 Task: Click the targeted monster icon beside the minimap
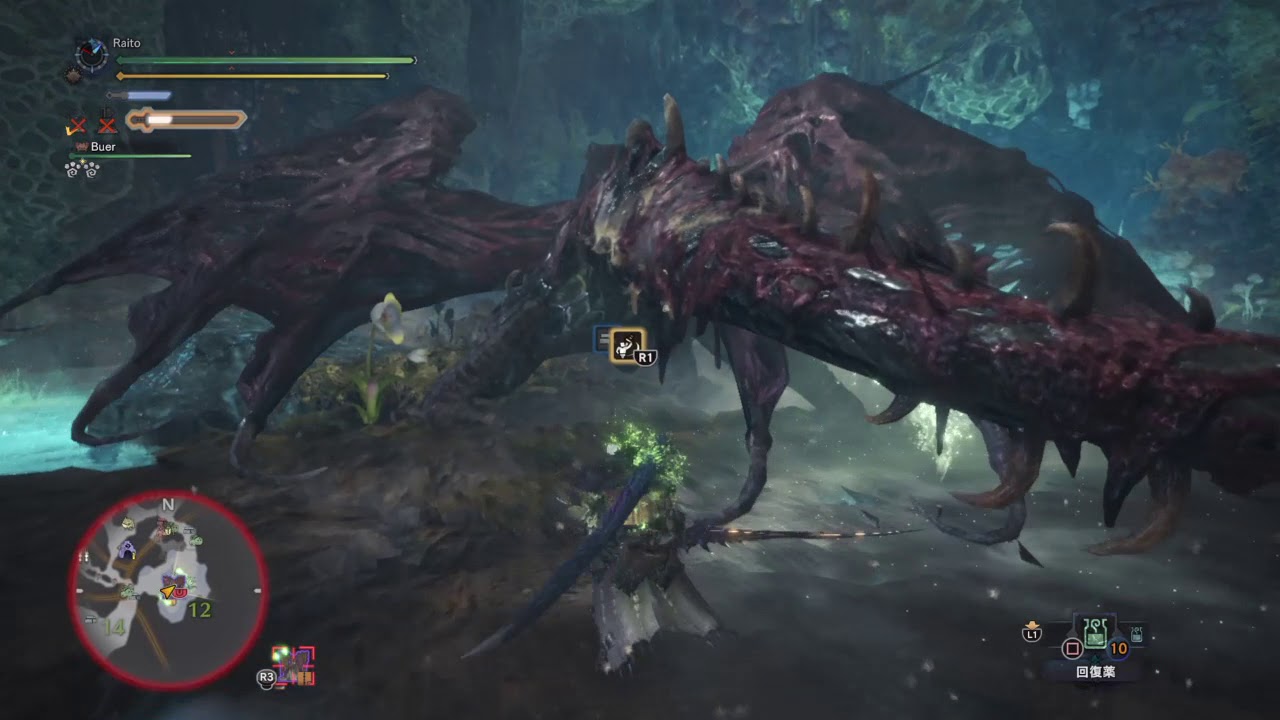295,665
